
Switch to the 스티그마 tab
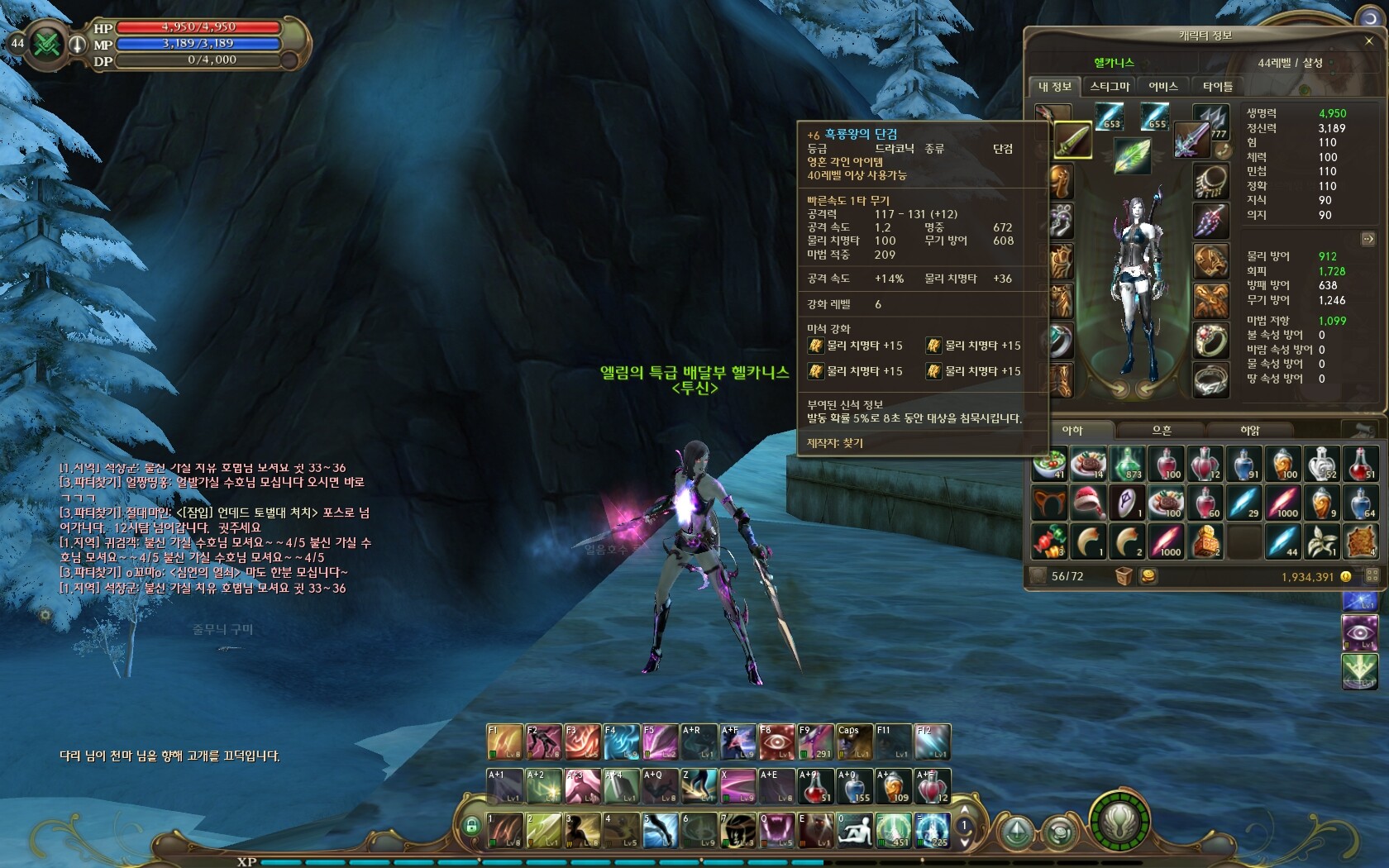(x=1110, y=87)
